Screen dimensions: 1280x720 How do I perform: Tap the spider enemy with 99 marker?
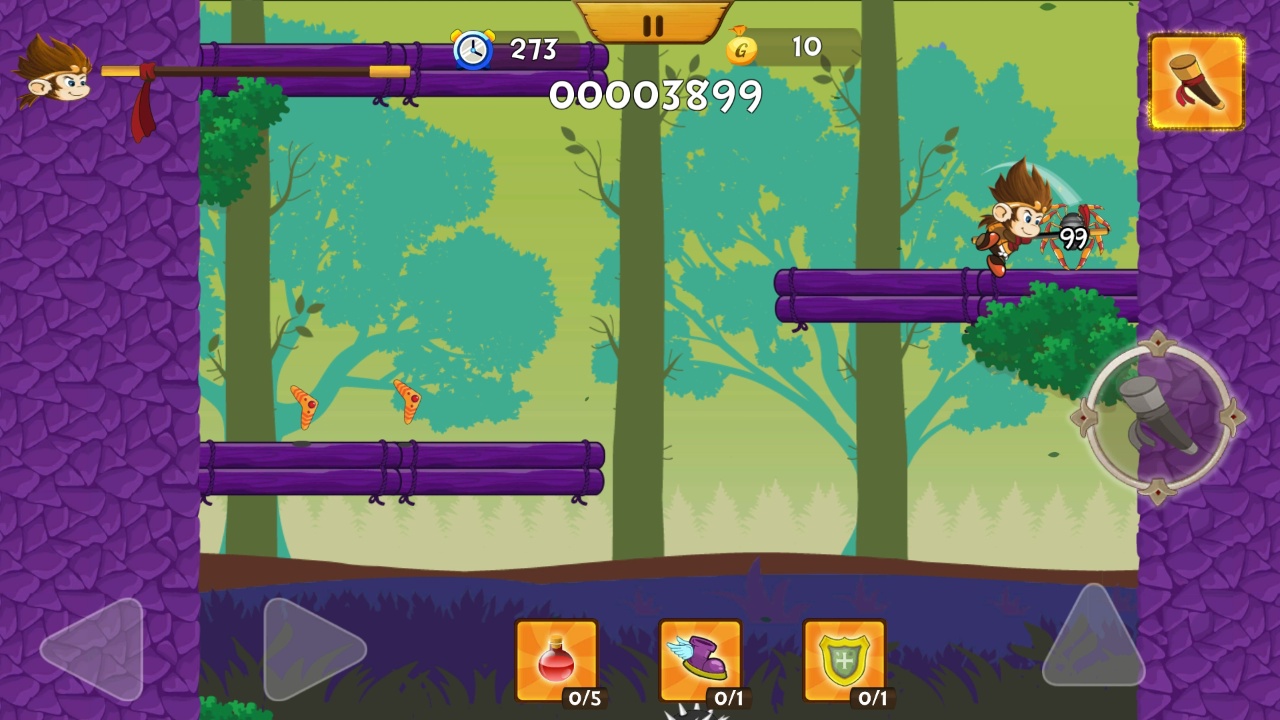(1075, 235)
